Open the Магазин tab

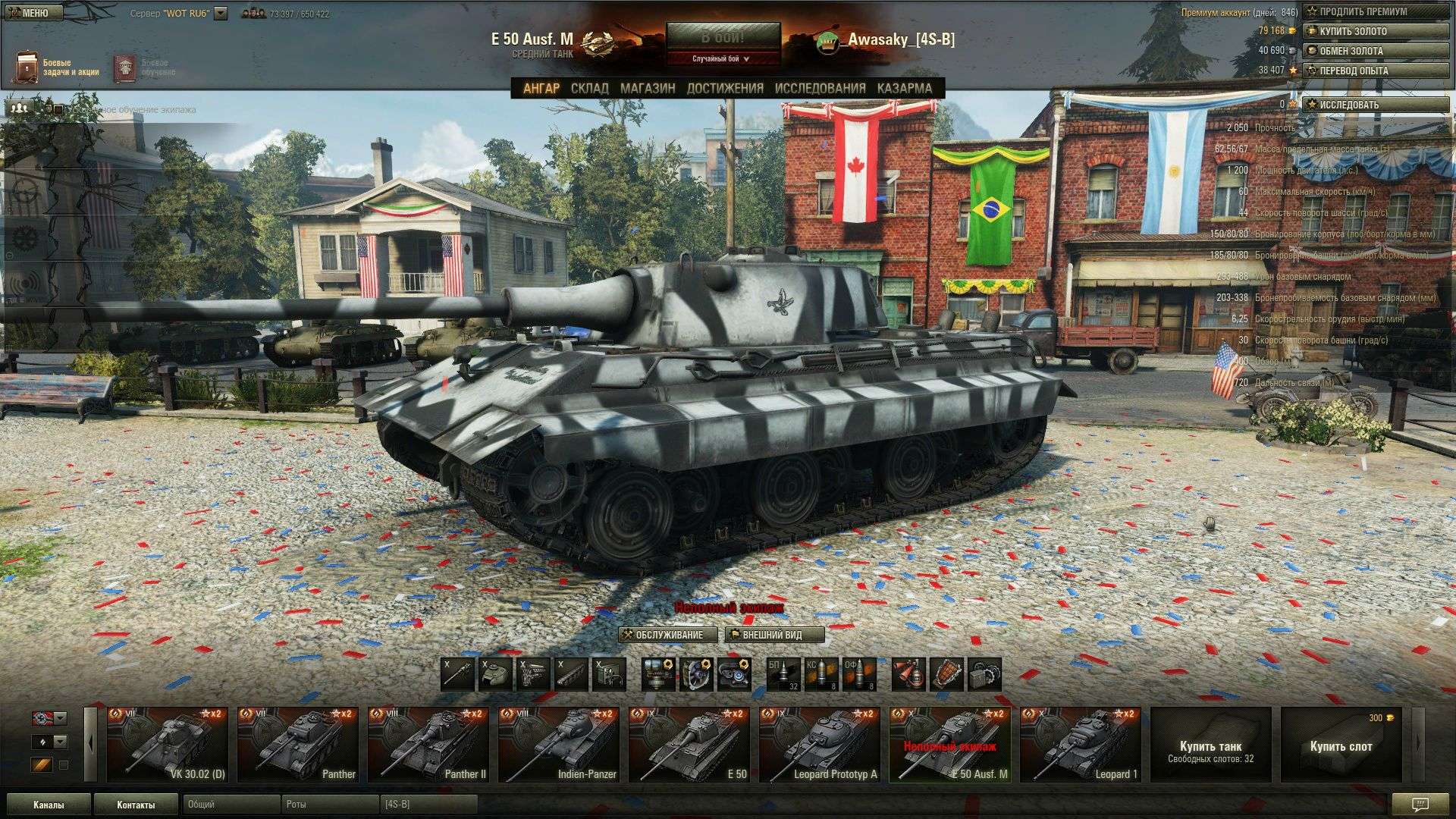(x=648, y=88)
